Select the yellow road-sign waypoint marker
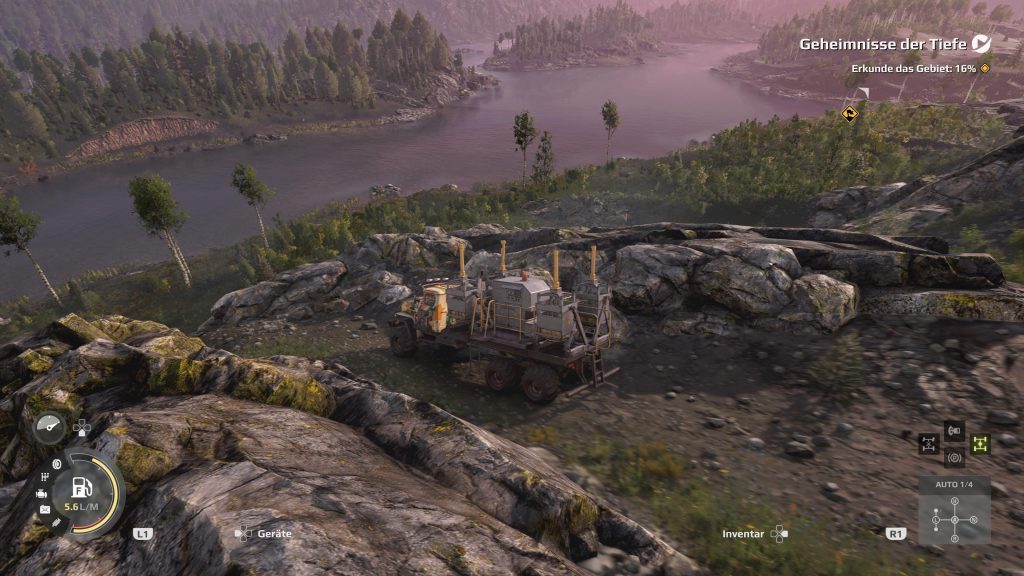The image size is (1024, 576). tap(849, 113)
